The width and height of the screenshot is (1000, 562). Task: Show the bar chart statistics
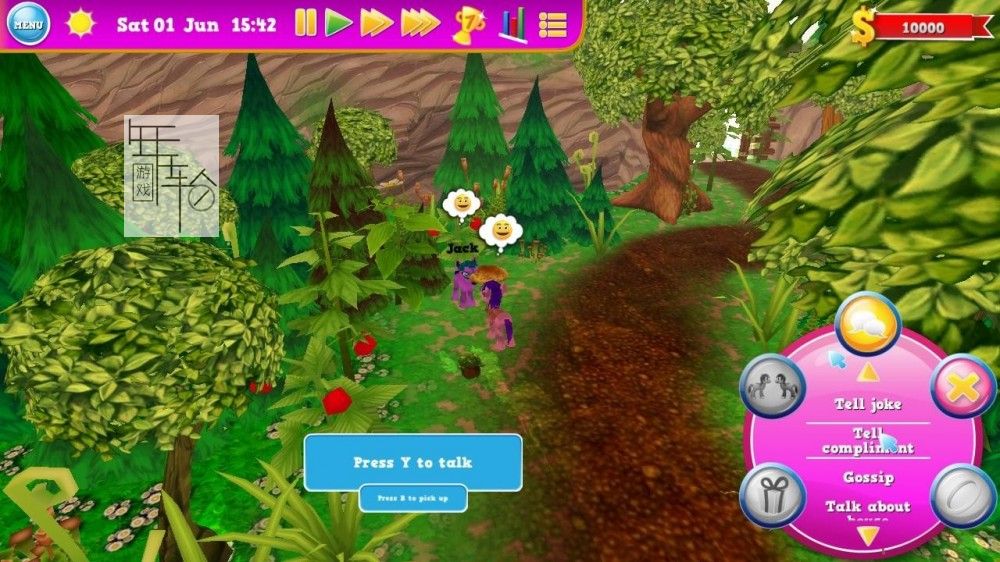click(513, 24)
